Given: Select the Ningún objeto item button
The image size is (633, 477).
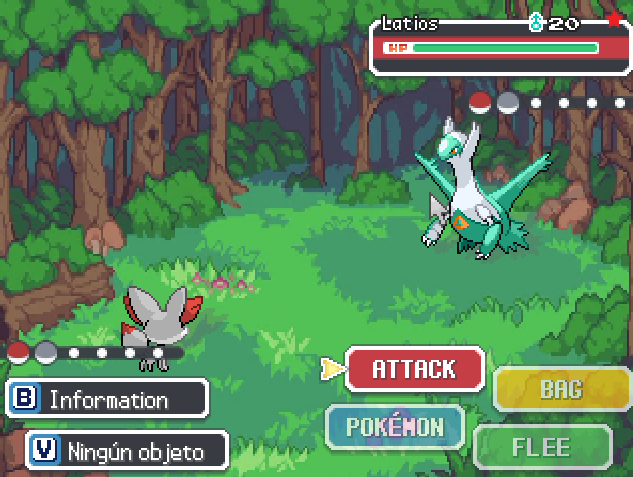Looking at the screenshot, I should coord(127,451).
